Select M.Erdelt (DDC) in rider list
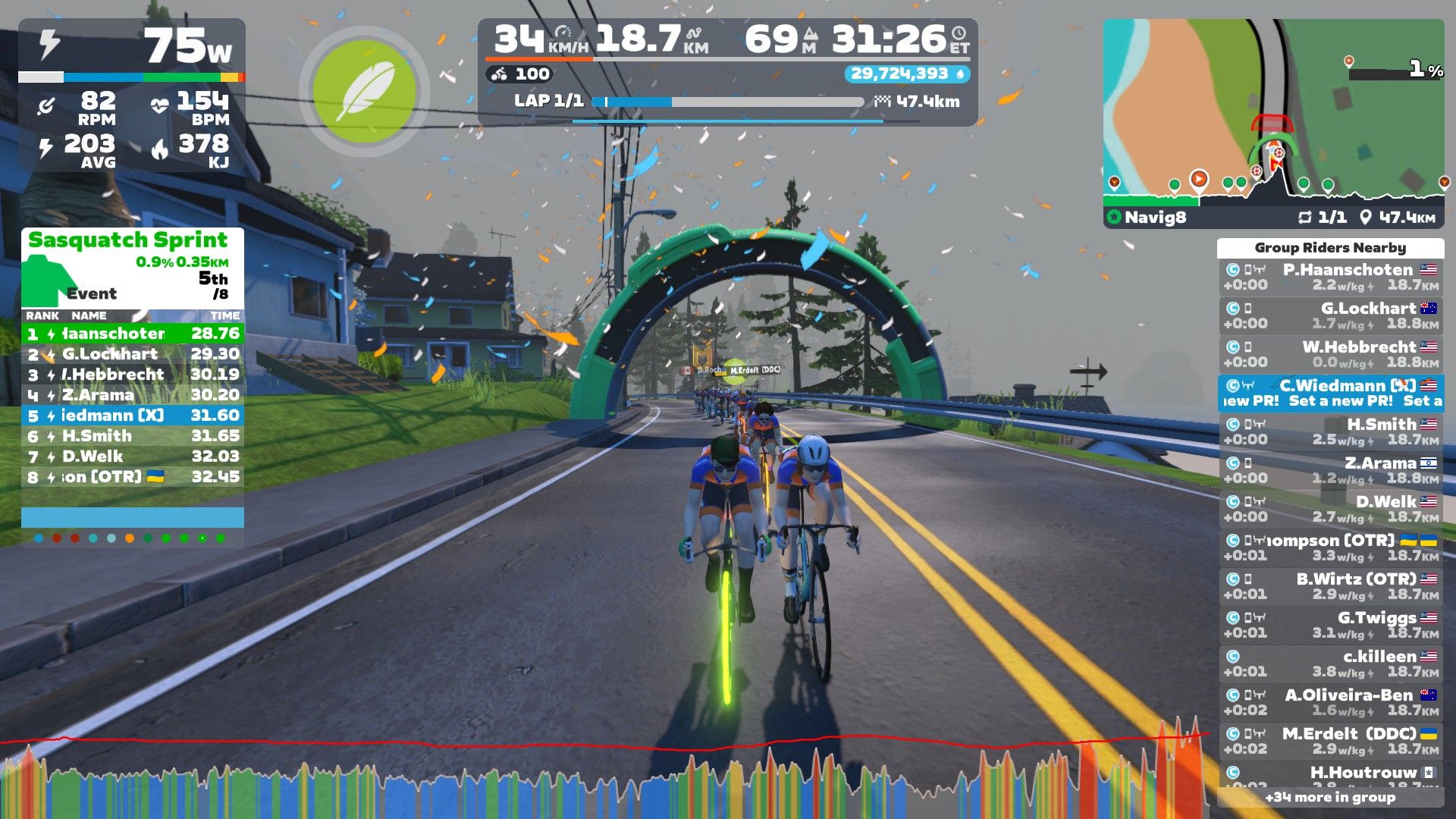Image resolution: width=1456 pixels, height=819 pixels. [x=1330, y=741]
